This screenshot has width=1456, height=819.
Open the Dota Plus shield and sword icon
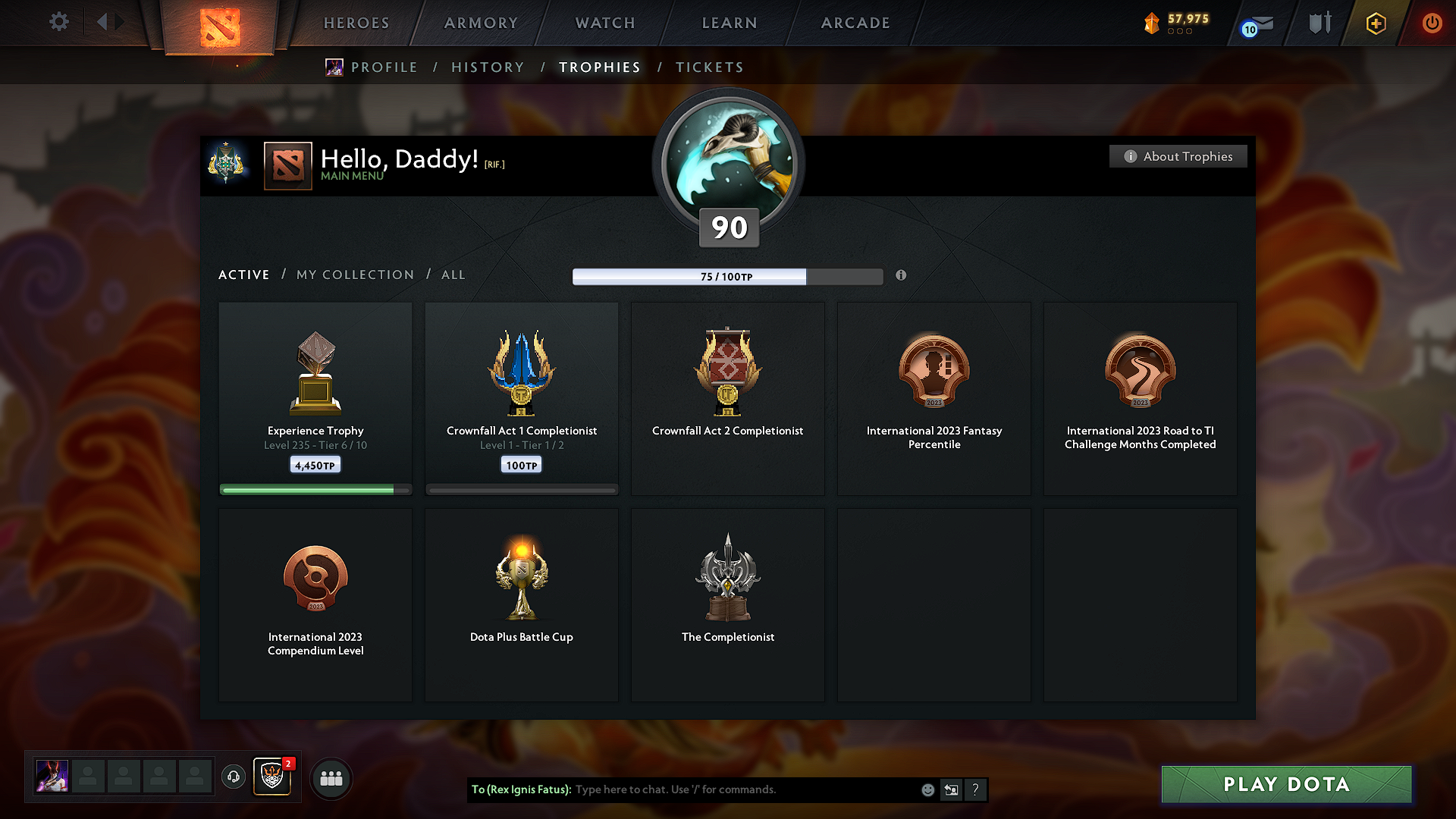[1318, 23]
